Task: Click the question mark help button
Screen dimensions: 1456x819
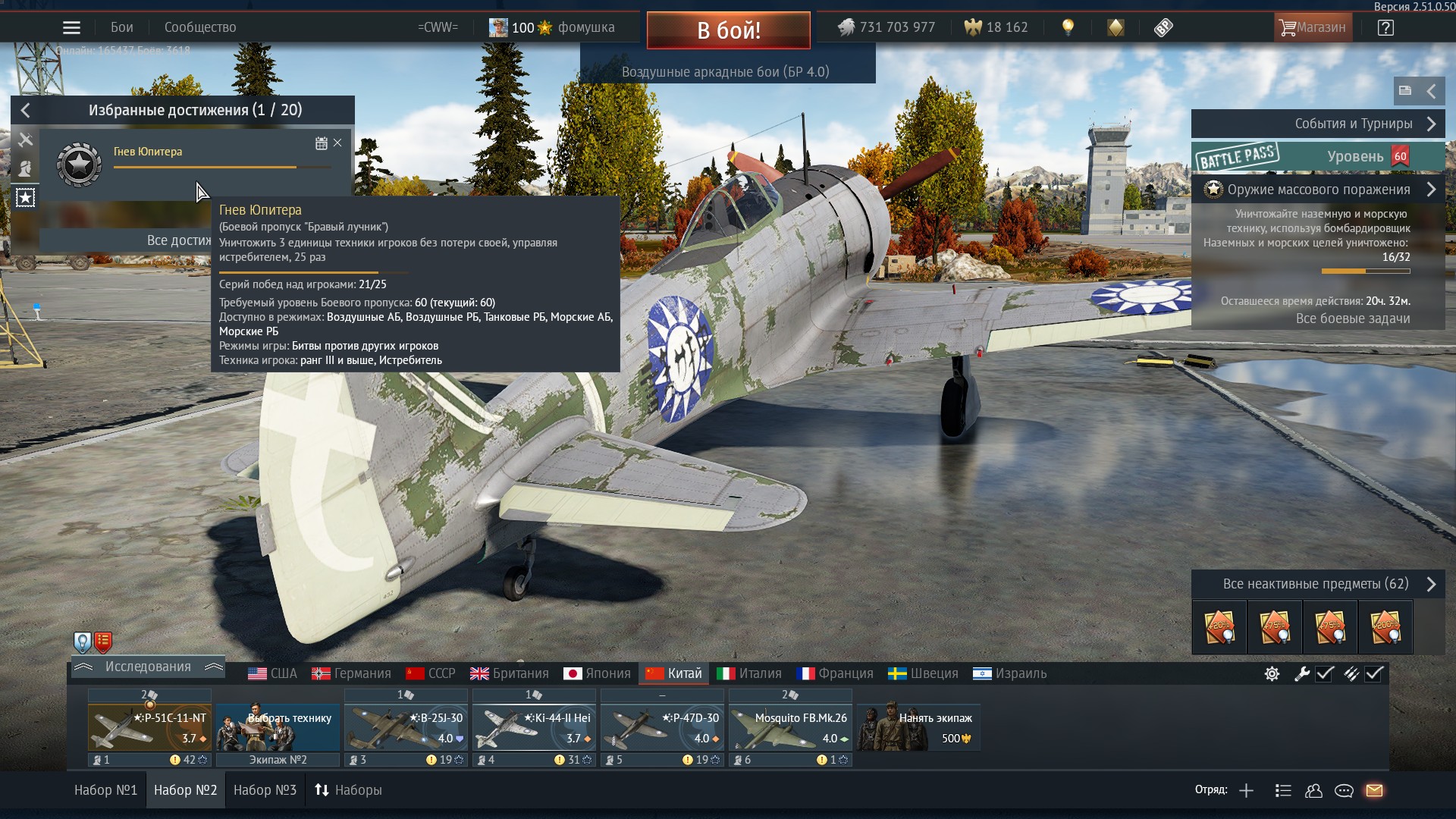Action: click(1385, 28)
